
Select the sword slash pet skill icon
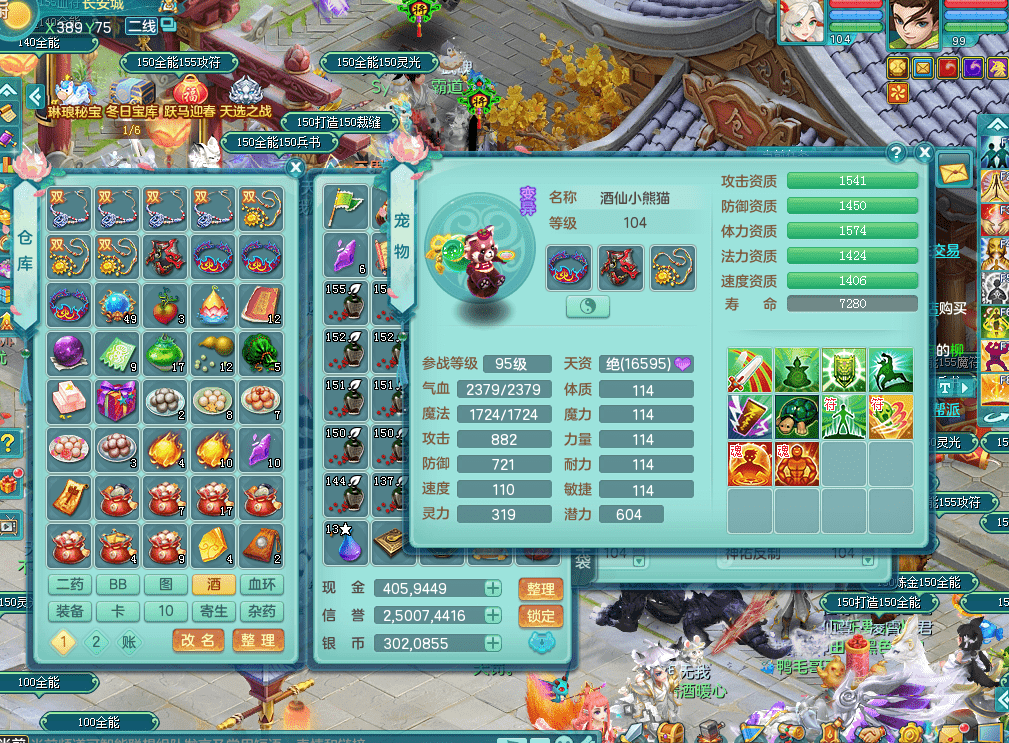click(749, 369)
